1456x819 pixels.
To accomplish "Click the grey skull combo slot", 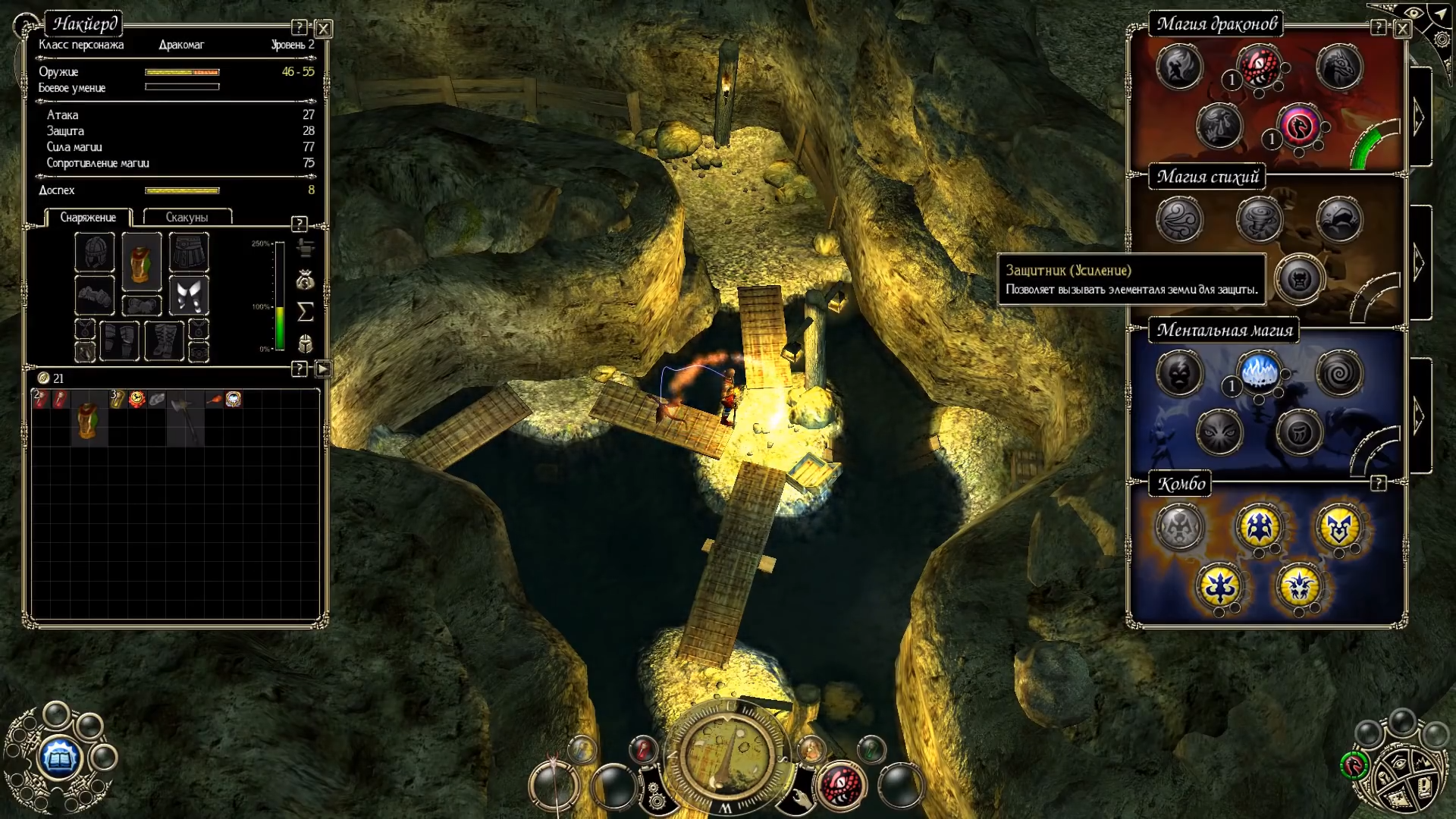I will 1179,526.
